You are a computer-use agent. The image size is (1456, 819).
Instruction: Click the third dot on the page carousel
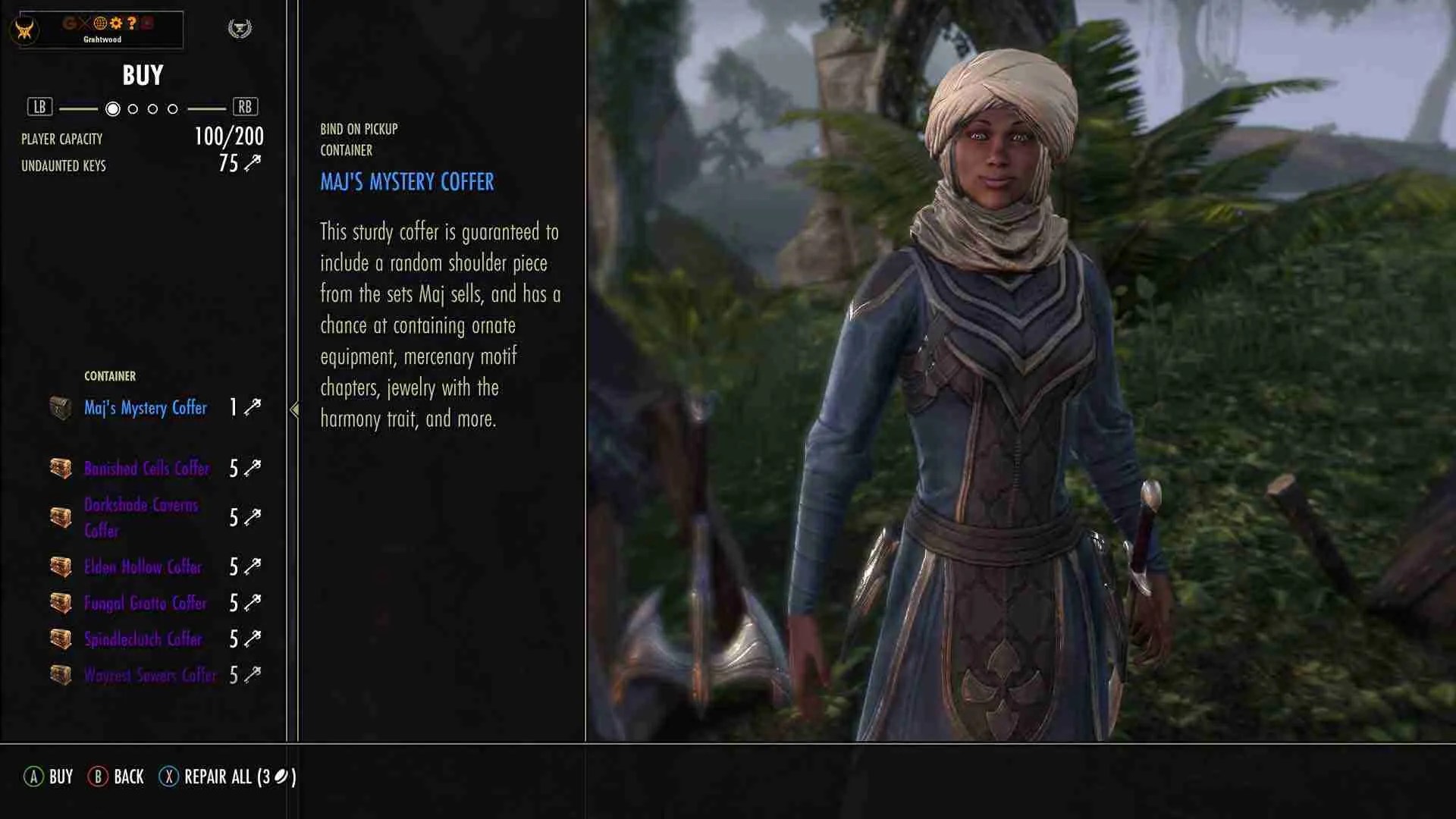click(153, 108)
